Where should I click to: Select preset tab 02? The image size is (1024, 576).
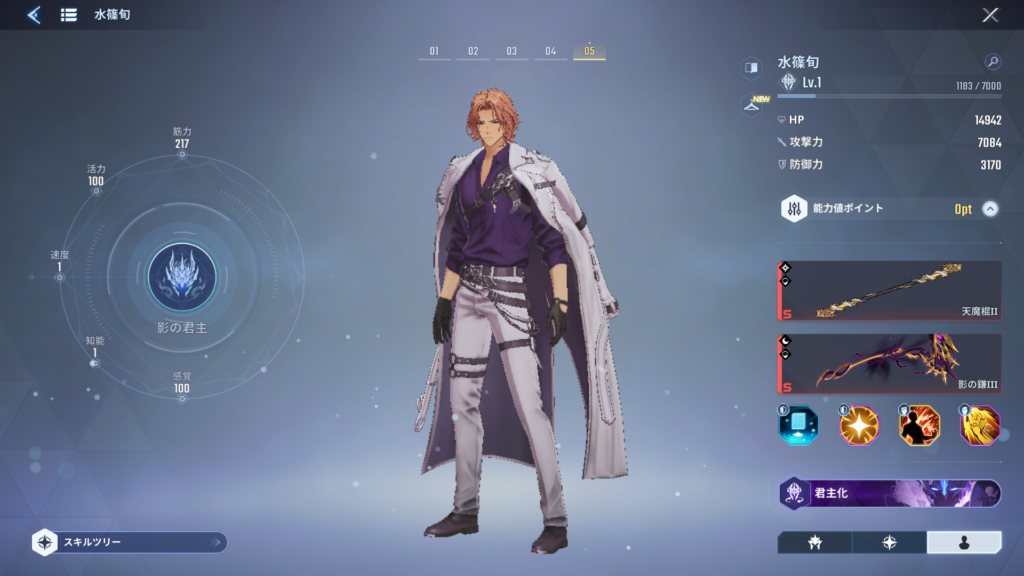(473, 51)
